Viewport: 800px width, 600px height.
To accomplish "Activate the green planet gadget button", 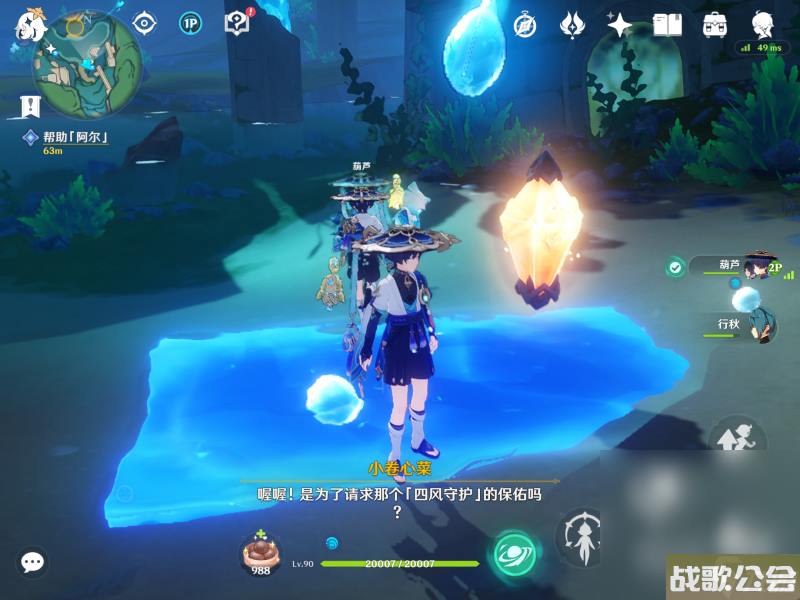I will (514, 554).
